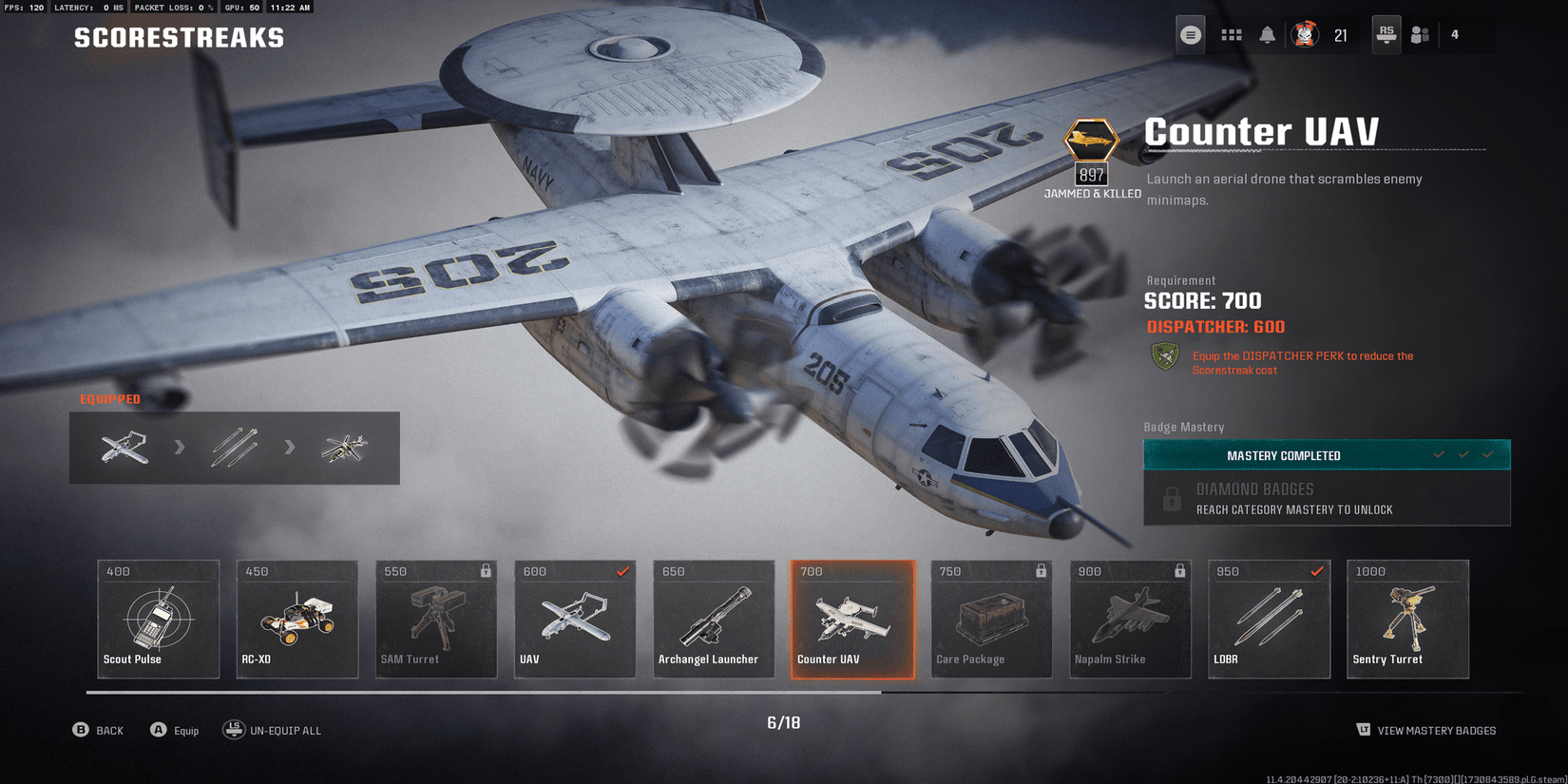Viewport: 1568px width, 784px height.
Task: Click the locked SAM Turret tile
Action: [435, 619]
